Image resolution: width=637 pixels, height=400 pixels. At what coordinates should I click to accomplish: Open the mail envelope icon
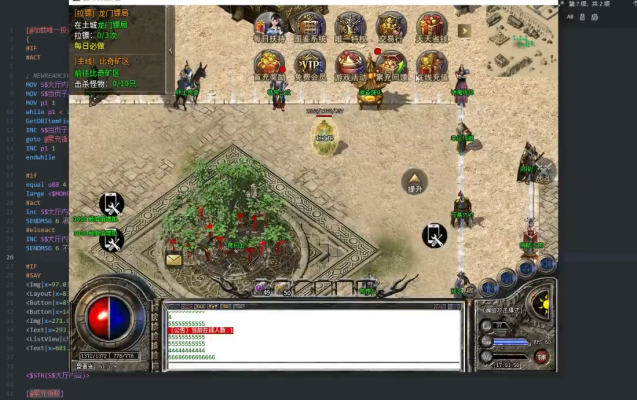coord(174,260)
